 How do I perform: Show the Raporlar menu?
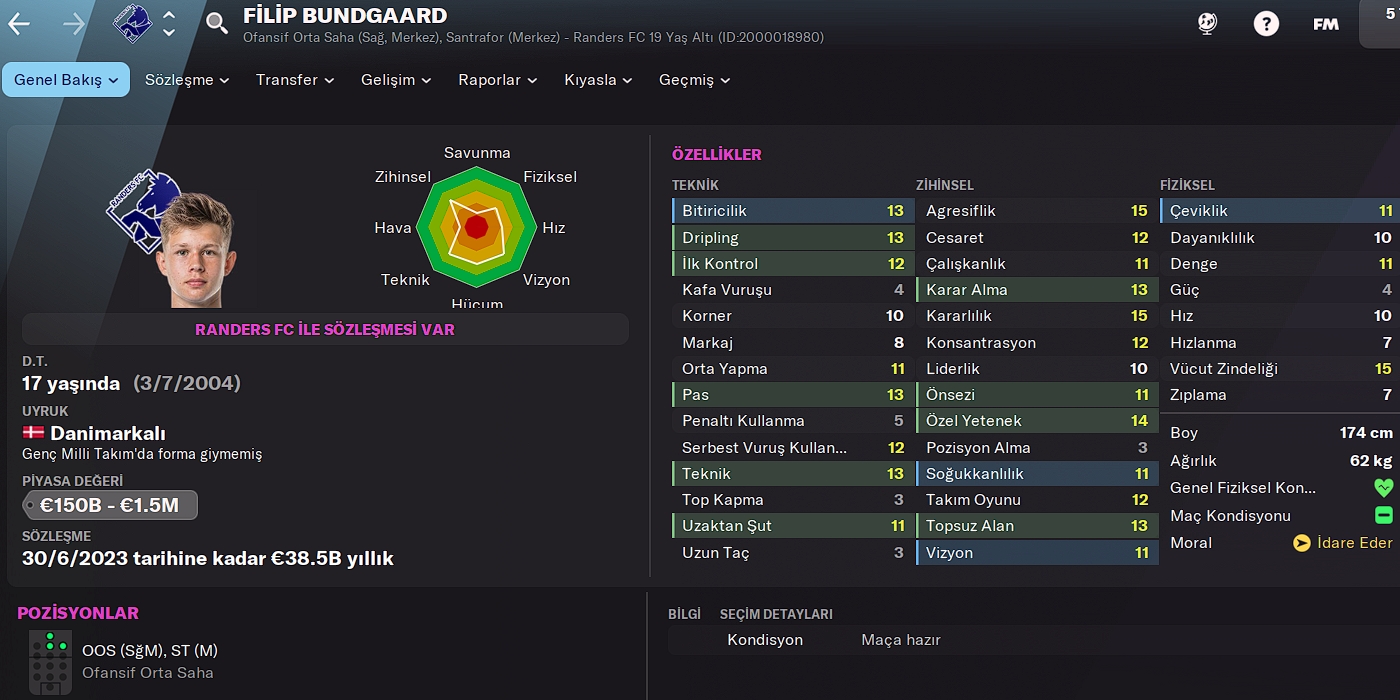pyautogui.click(x=497, y=80)
